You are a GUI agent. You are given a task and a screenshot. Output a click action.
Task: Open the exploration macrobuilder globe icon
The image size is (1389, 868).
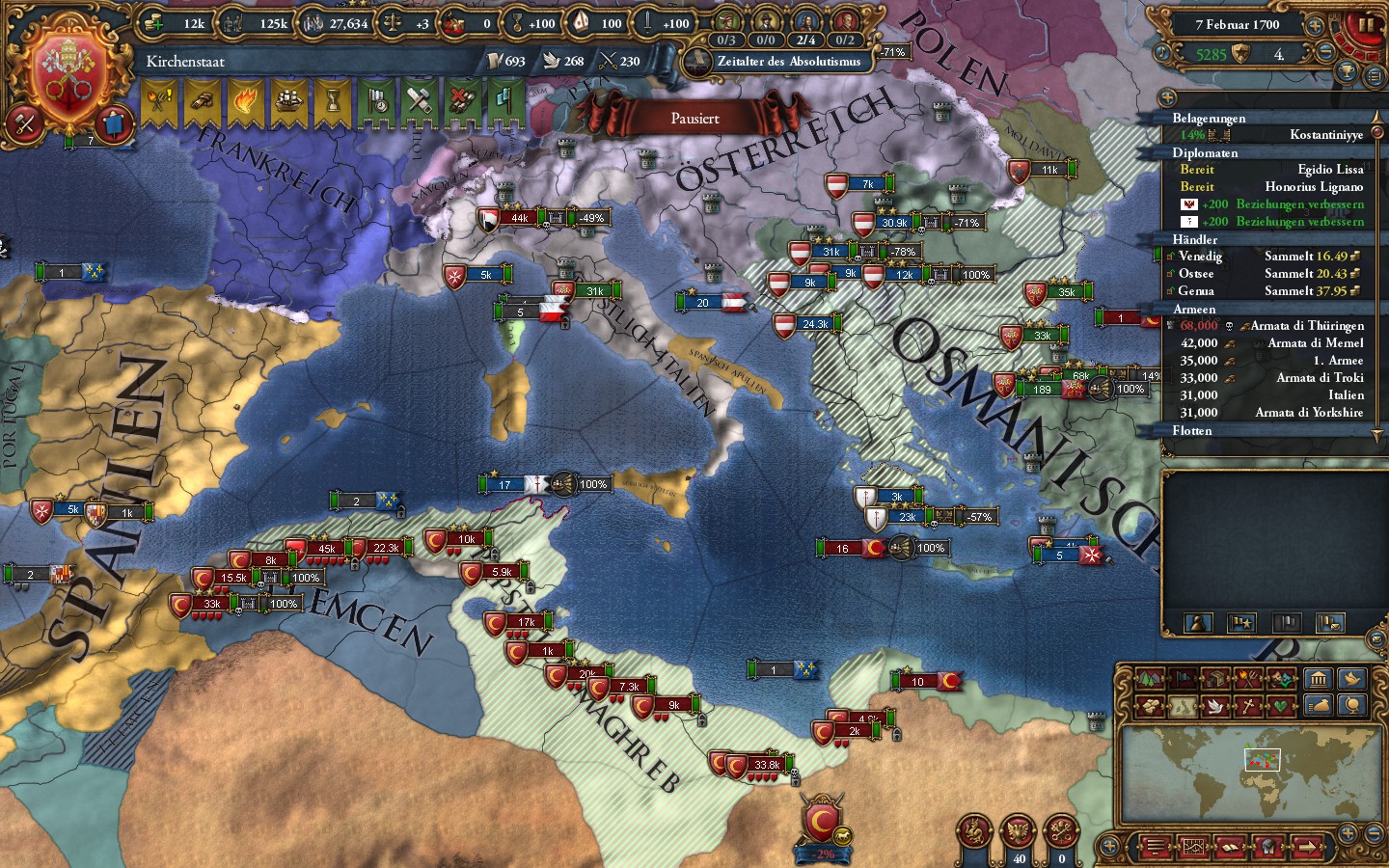coord(1351,706)
